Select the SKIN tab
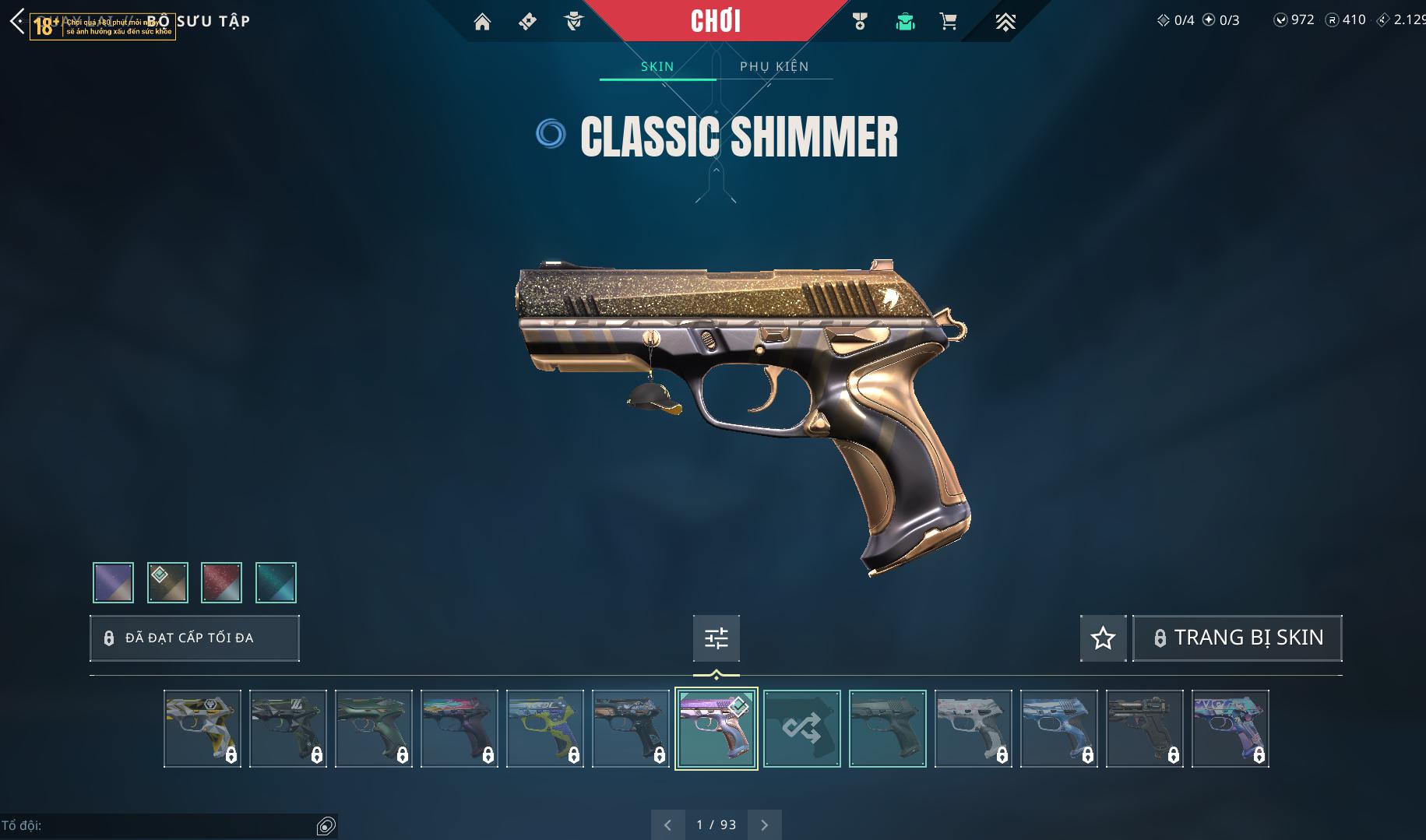 657,66
